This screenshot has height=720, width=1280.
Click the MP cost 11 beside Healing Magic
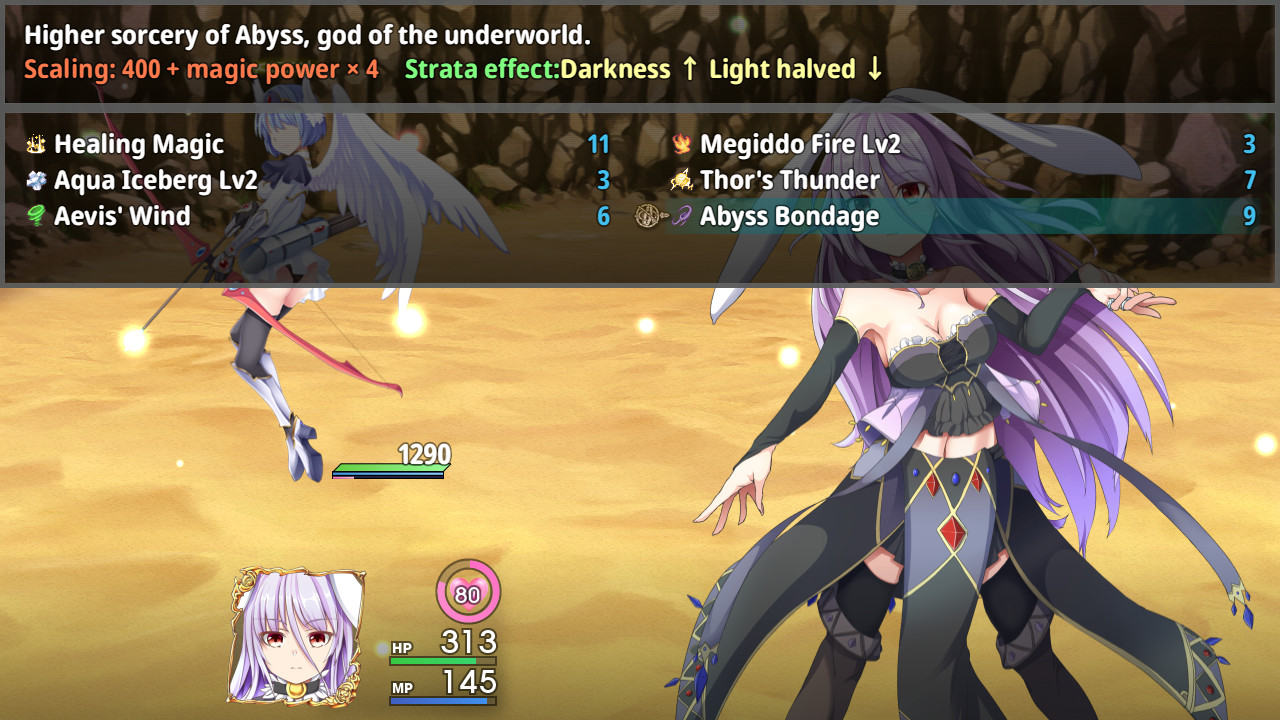tap(597, 144)
